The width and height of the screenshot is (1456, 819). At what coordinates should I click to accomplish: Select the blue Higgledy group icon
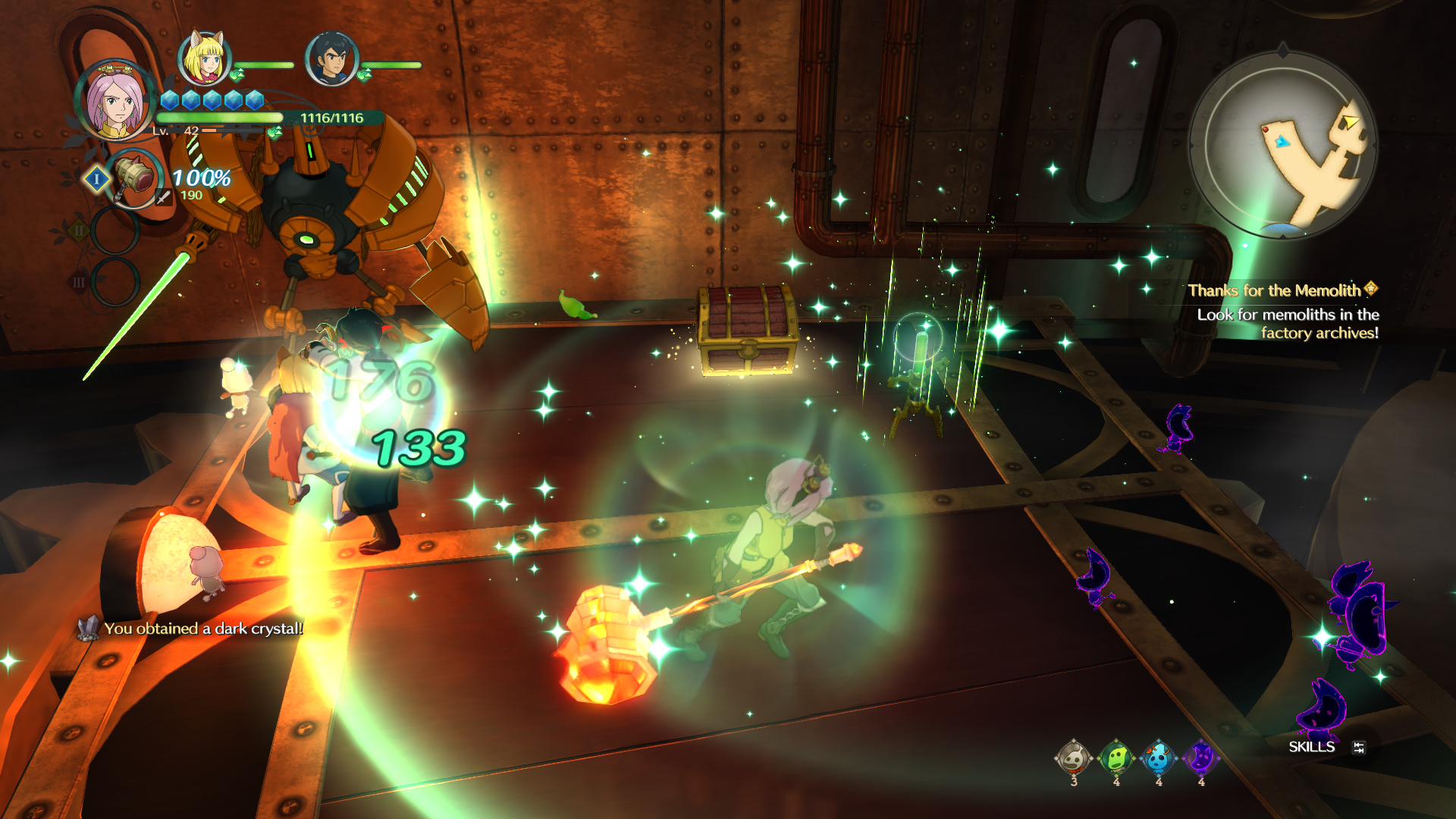(x=1158, y=758)
